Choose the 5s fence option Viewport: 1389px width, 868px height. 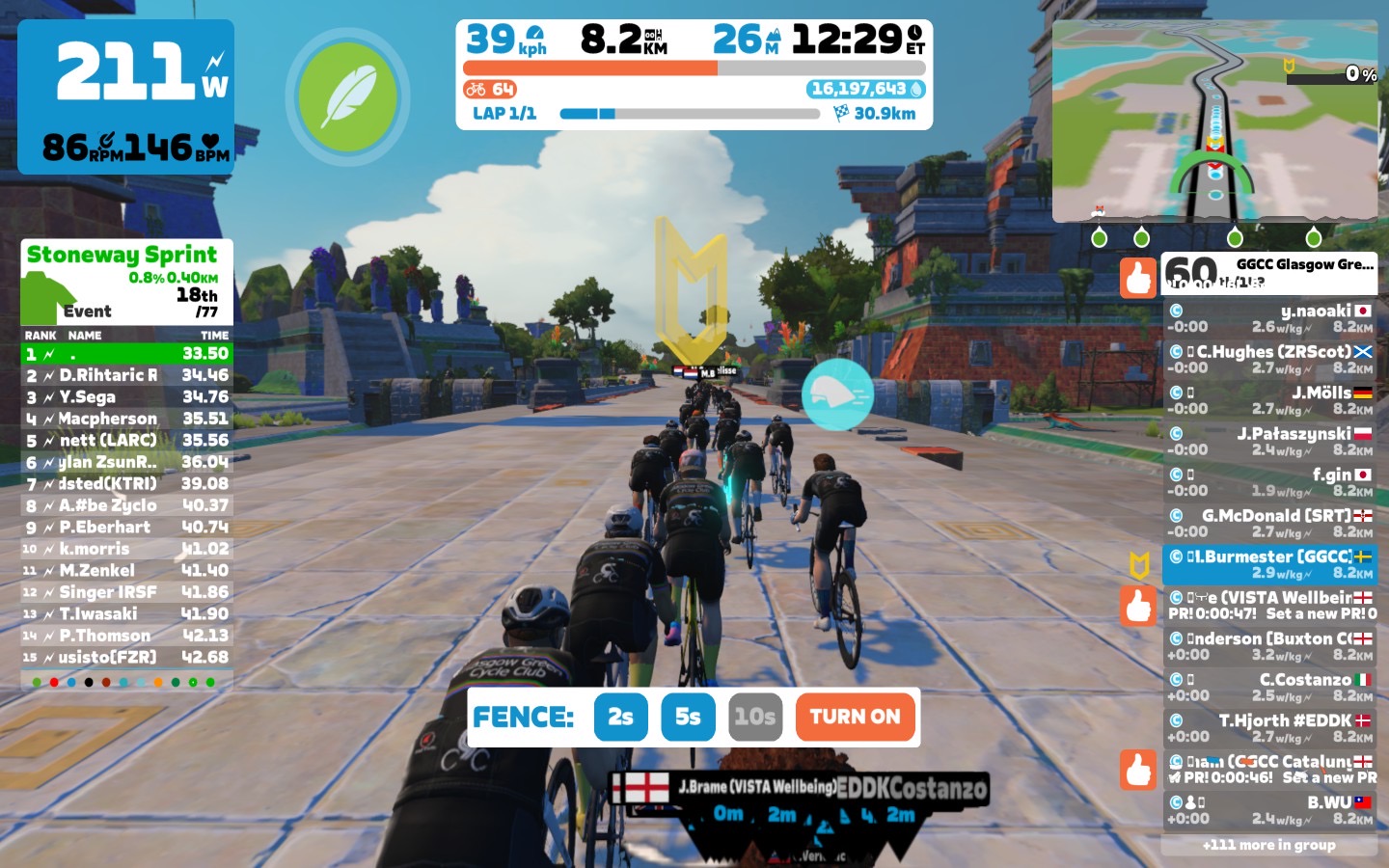point(688,717)
